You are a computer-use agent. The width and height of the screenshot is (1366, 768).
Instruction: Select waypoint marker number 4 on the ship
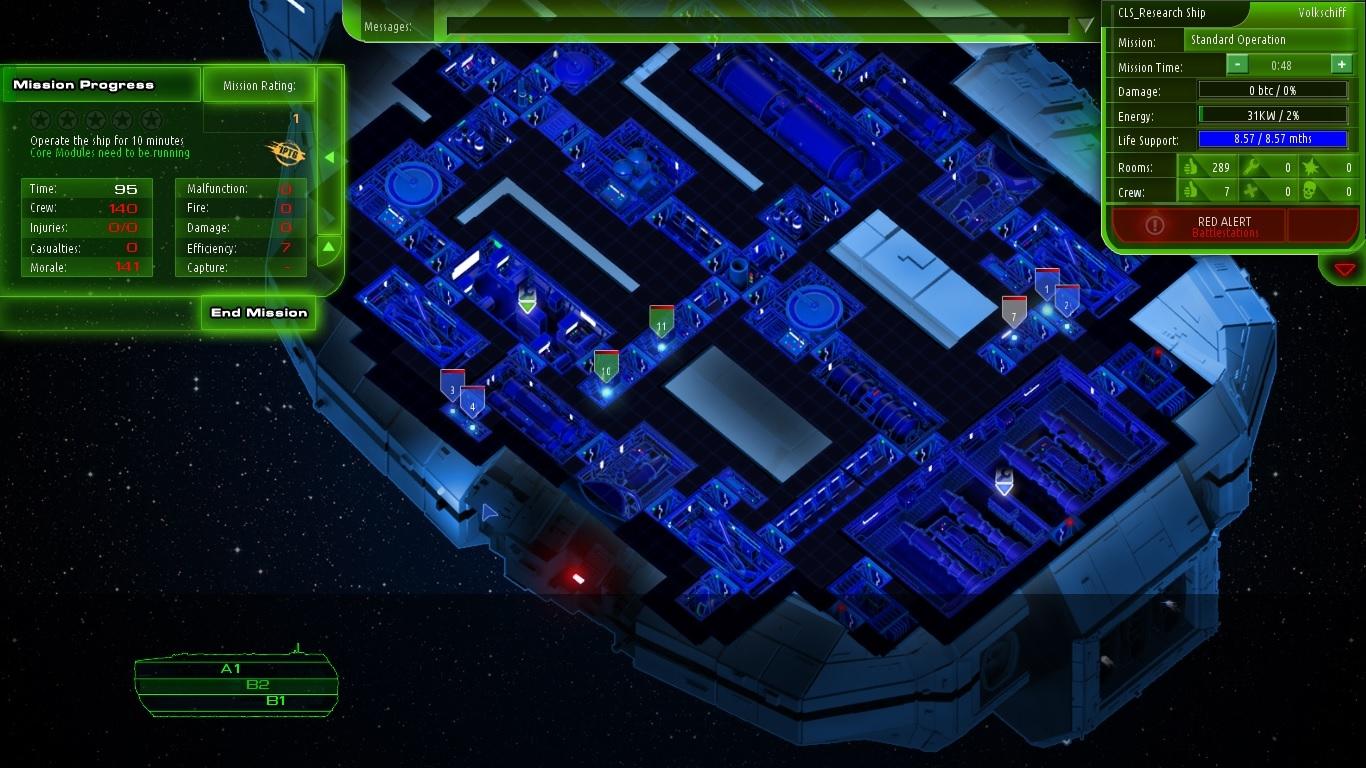pyautogui.click(x=471, y=406)
